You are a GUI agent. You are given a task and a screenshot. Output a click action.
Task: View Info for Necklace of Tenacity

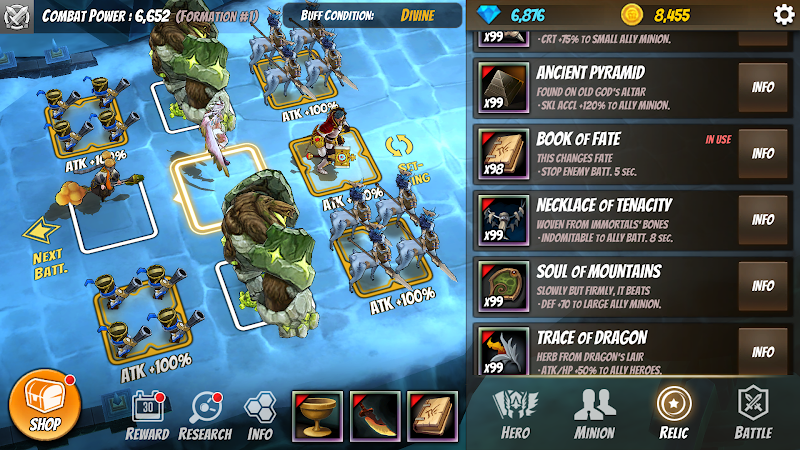763,220
